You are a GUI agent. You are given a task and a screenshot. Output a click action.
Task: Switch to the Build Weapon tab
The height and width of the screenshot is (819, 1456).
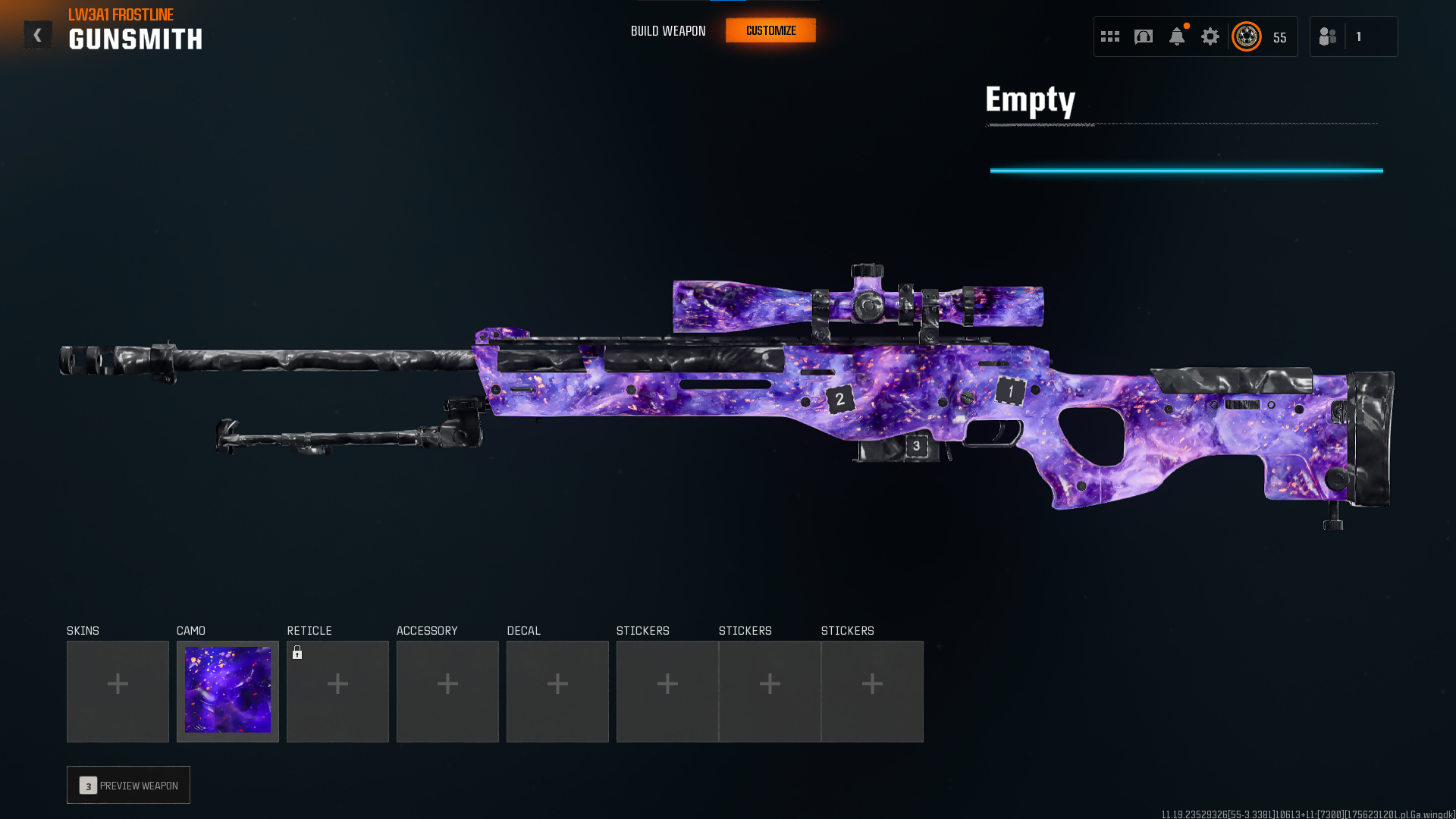pyautogui.click(x=668, y=31)
